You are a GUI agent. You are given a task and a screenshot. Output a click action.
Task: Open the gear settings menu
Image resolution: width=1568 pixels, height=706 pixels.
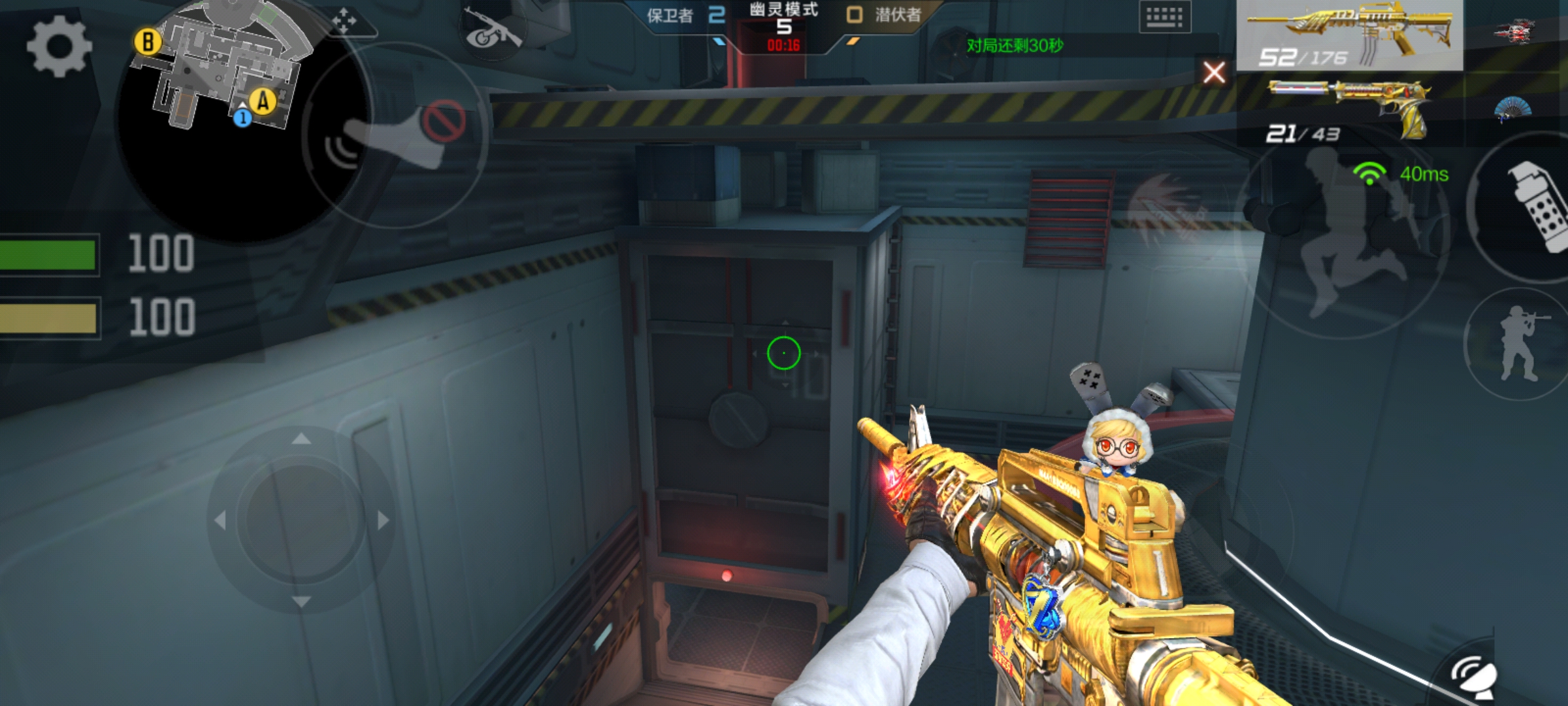pos(59,48)
